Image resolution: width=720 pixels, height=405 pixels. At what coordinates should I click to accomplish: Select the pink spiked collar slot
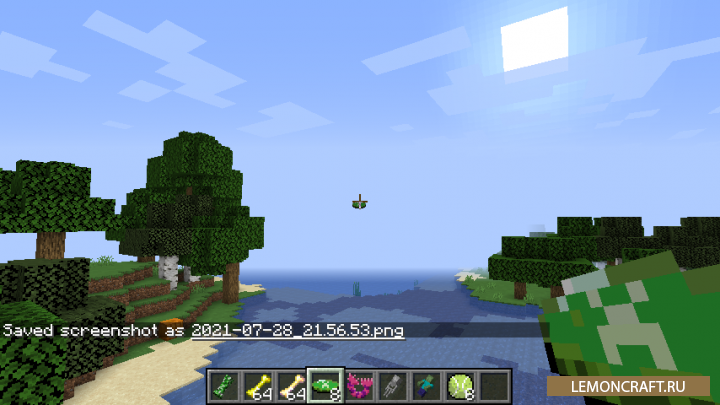tap(360, 384)
